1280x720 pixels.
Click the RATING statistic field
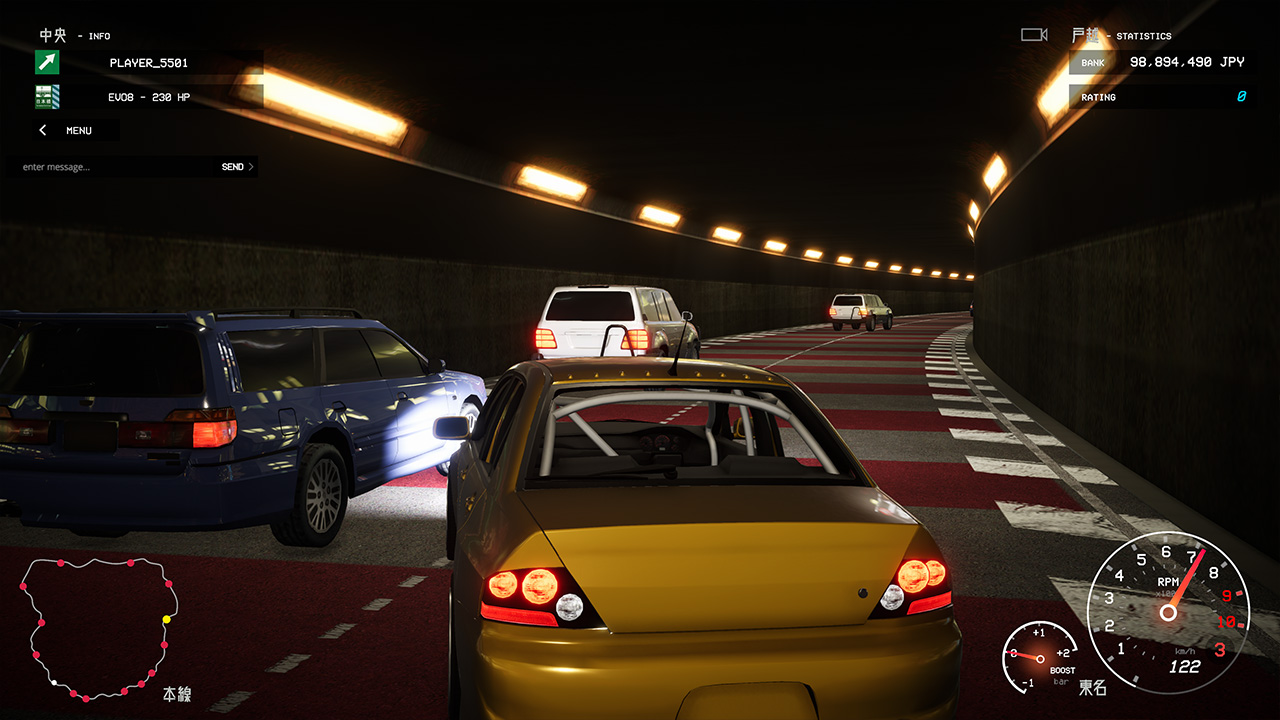[x=1160, y=96]
